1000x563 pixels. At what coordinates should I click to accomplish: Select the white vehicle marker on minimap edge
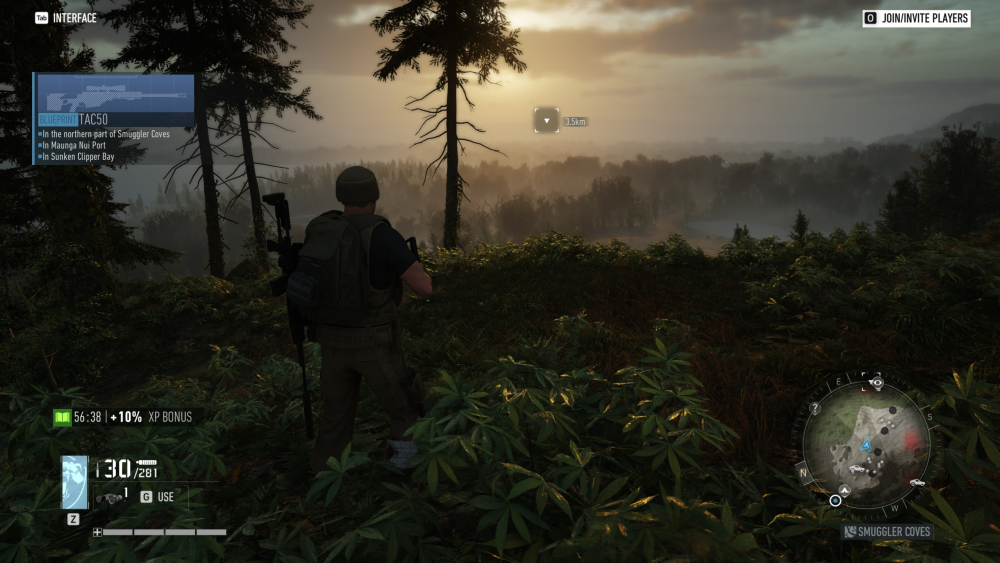[917, 482]
